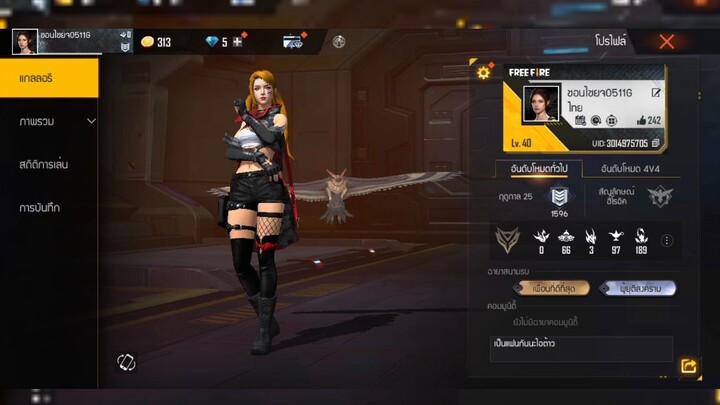Switch to อันดับโหมด 4V4 rank tab
Viewport: 720px width, 405px height.
pos(628,169)
